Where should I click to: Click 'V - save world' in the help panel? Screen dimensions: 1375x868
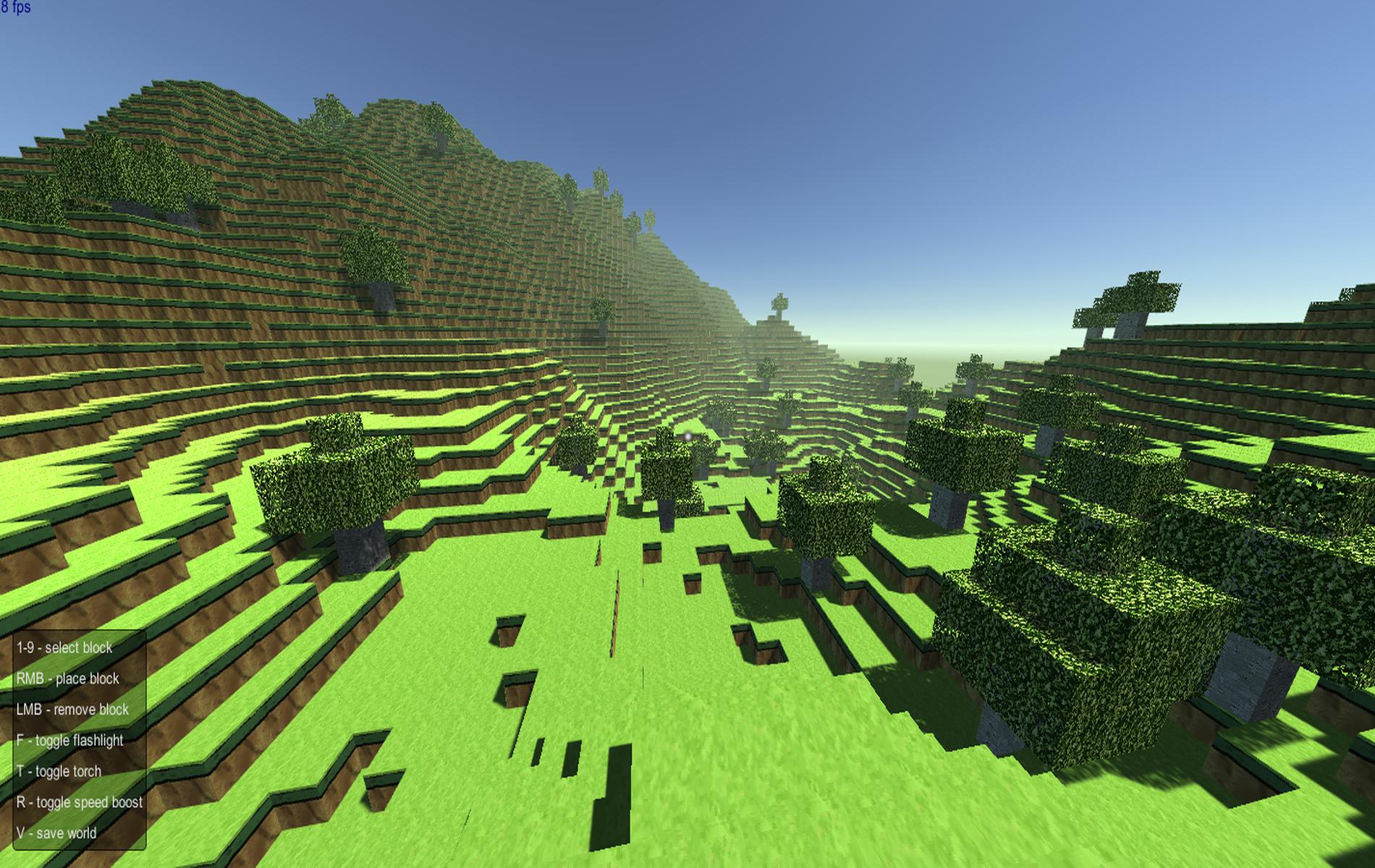pyautogui.click(x=56, y=833)
